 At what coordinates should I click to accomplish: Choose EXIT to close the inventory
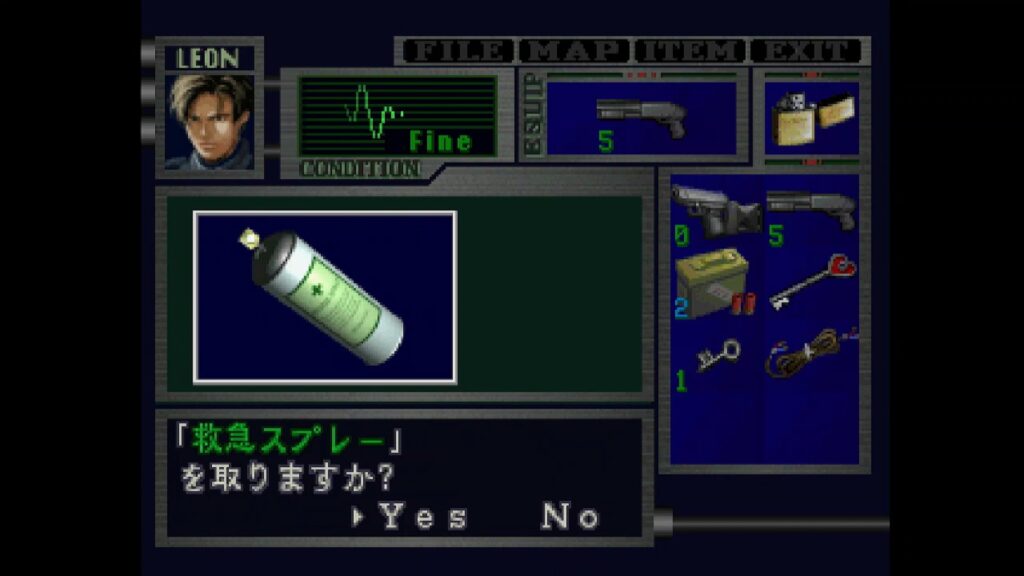tap(805, 51)
